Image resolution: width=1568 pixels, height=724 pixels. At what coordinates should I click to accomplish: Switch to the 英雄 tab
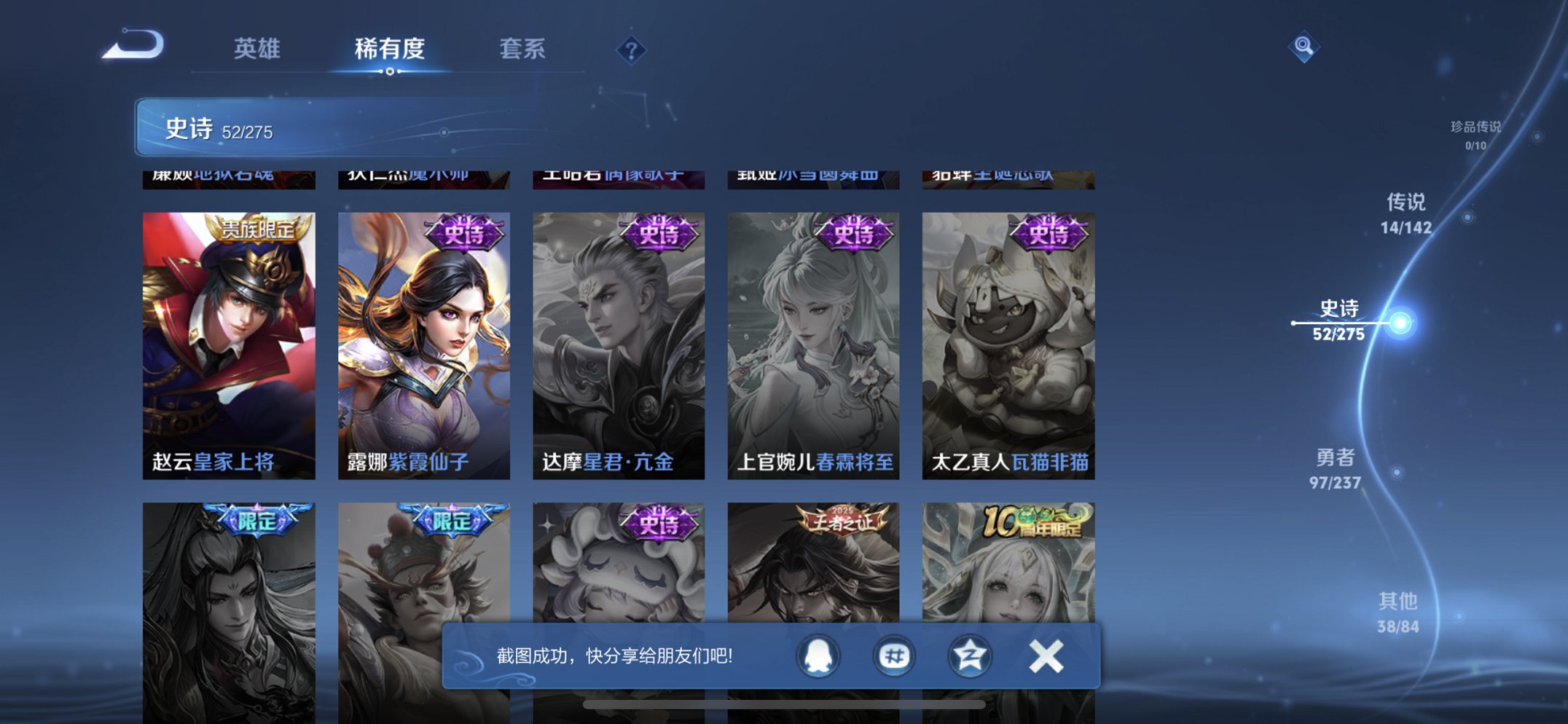tap(258, 50)
